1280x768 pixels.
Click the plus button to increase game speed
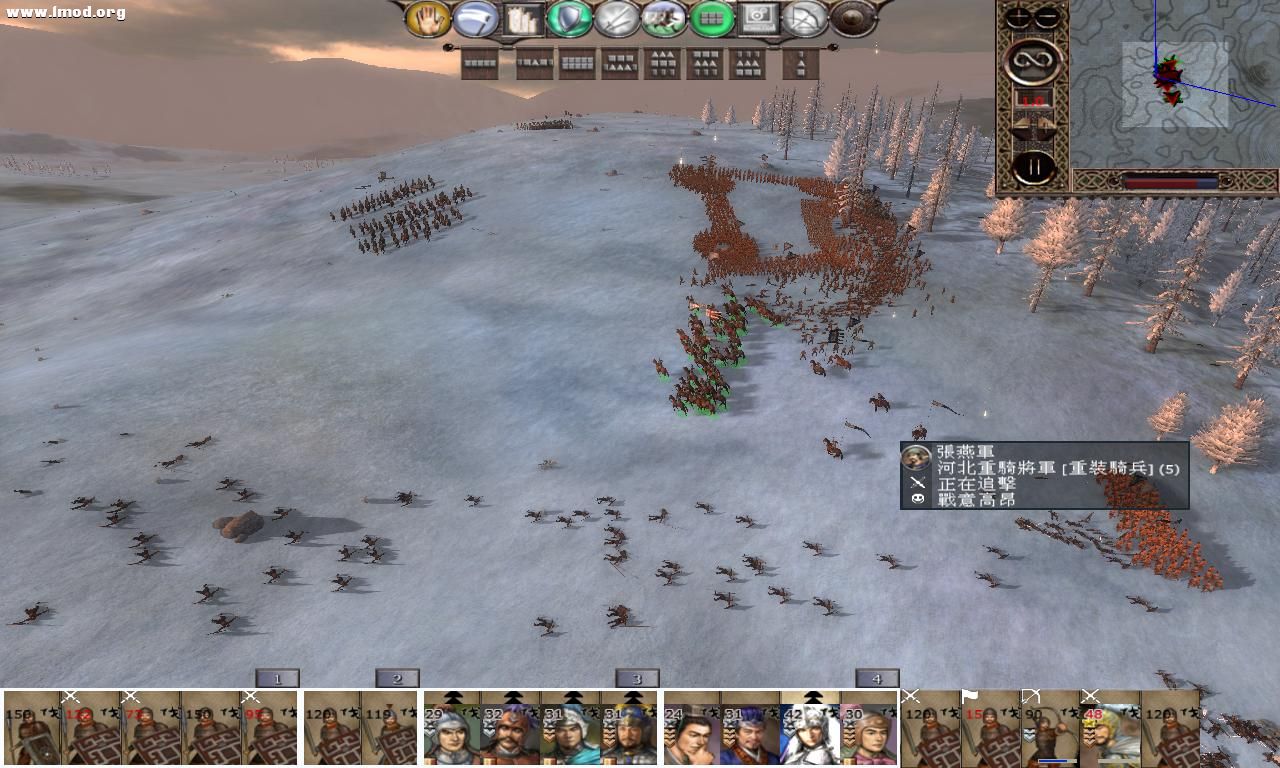(x=1018, y=15)
